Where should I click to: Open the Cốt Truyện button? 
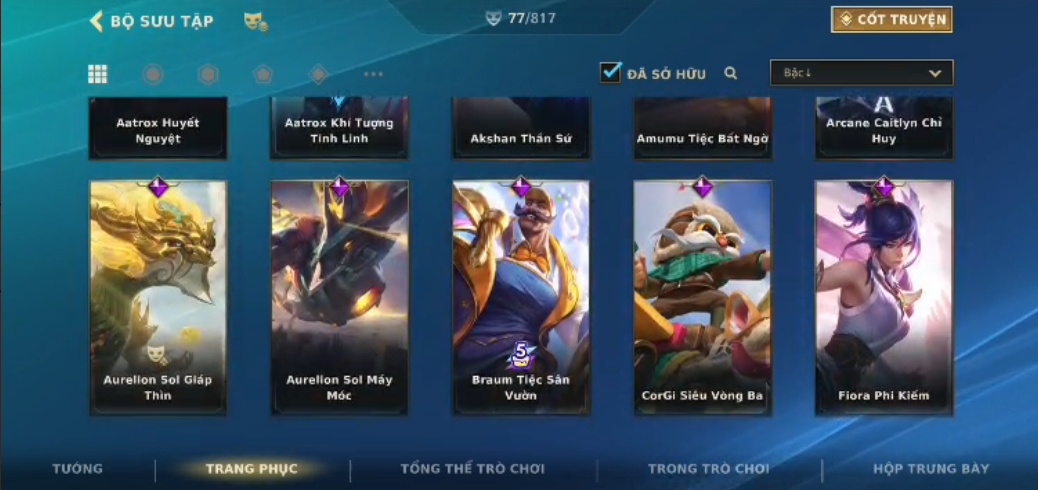tap(891, 19)
